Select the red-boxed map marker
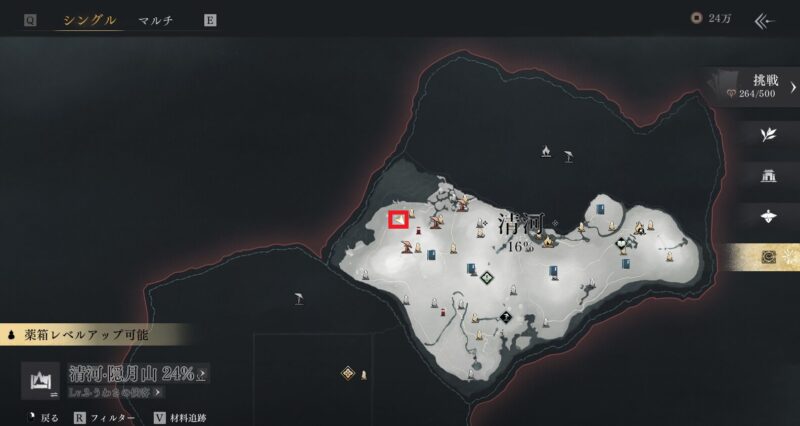Viewport: 800px width, 426px height. pos(398,218)
